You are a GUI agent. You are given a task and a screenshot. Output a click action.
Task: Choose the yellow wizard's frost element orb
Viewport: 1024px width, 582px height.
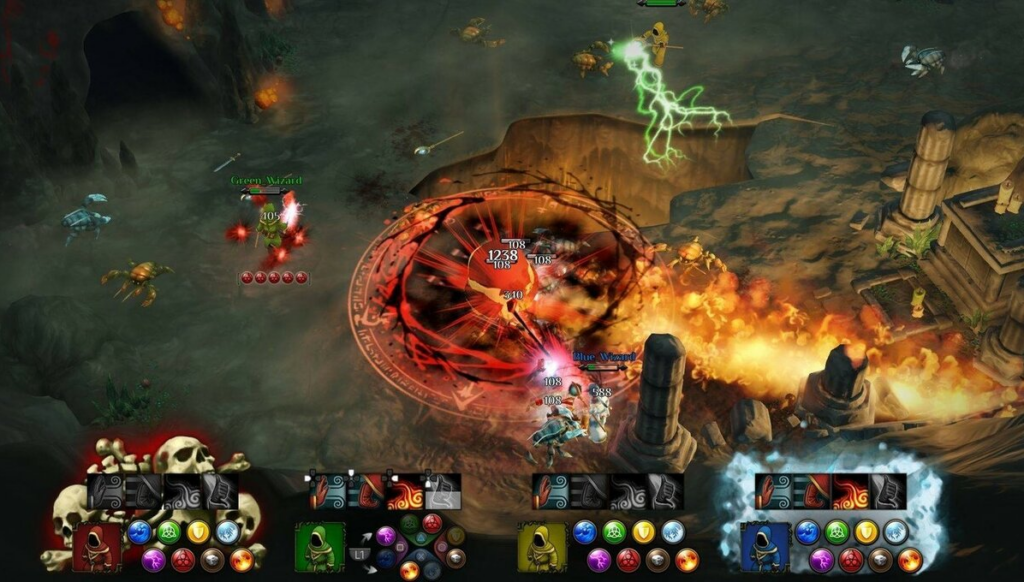pyautogui.click(x=673, y=531)
